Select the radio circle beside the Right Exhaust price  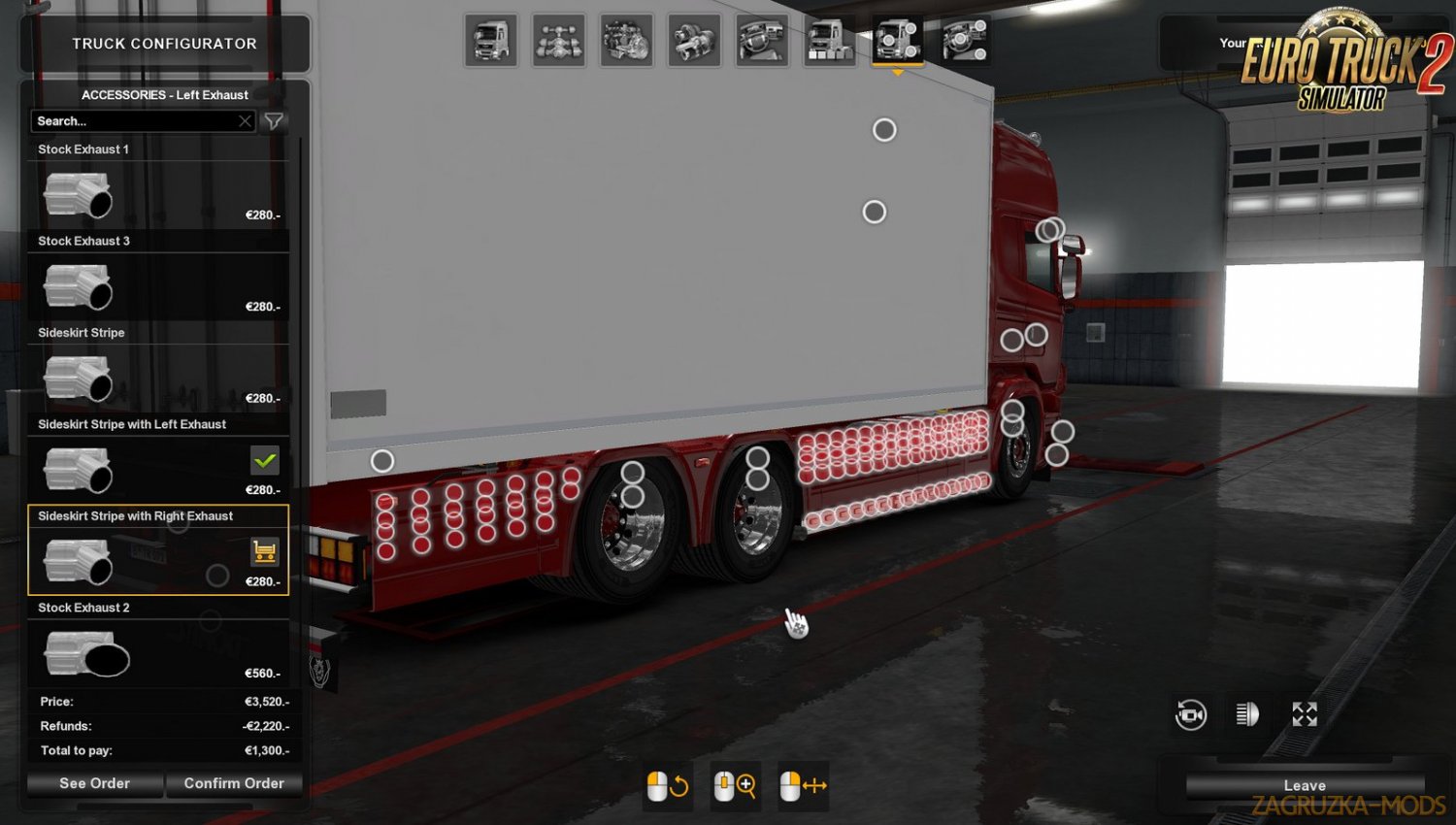(218, 576)
